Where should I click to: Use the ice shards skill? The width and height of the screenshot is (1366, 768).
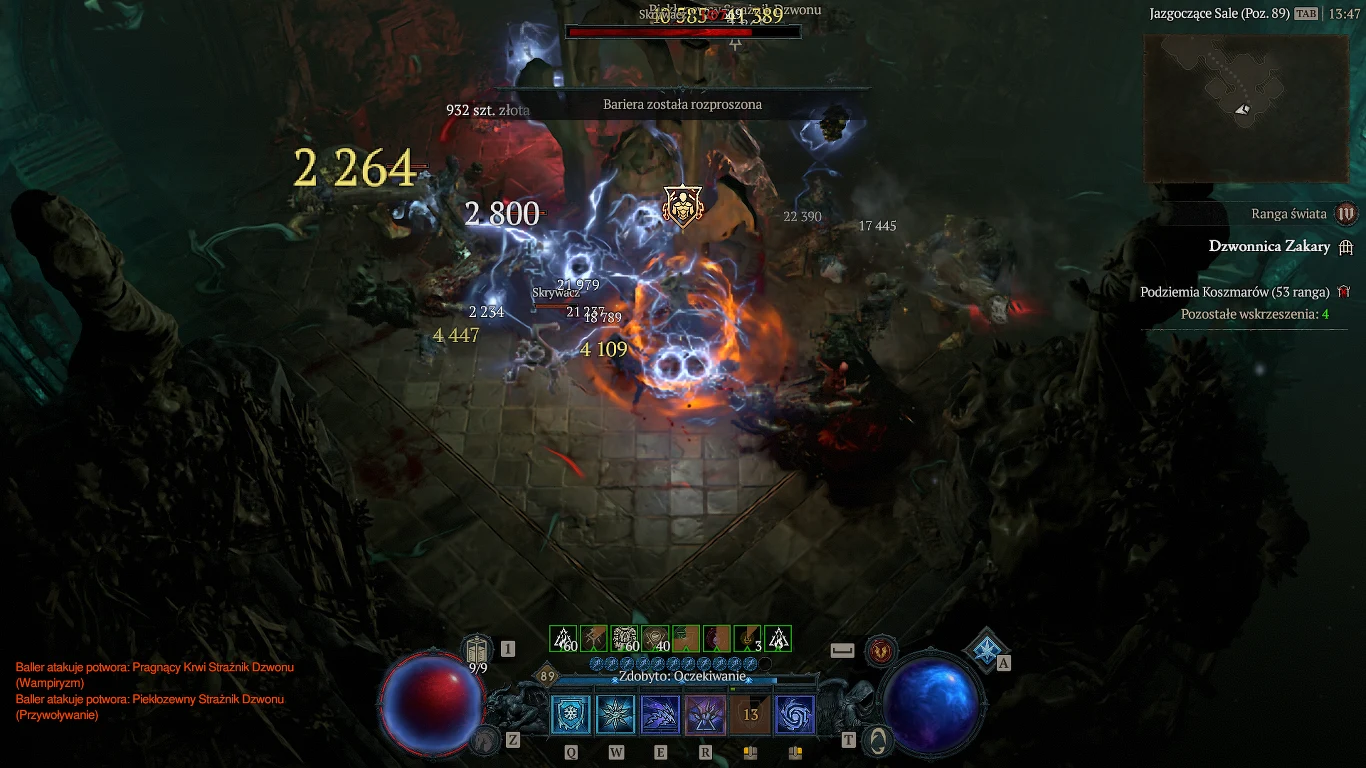[660, 715]
